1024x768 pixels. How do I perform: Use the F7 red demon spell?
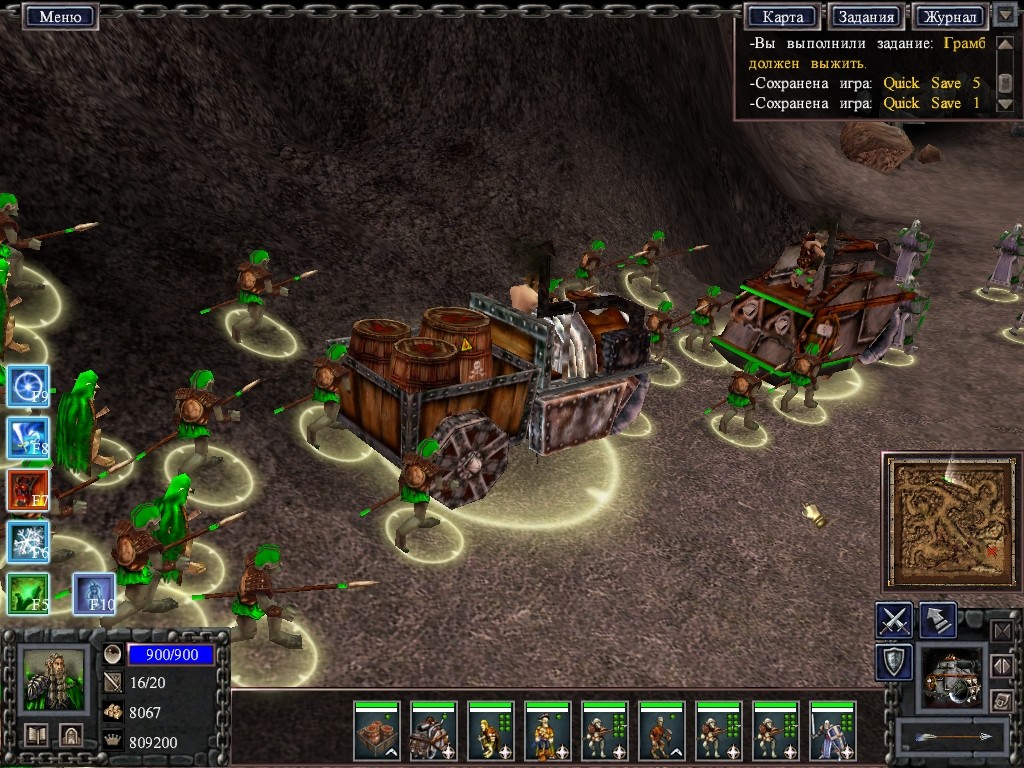pyautogui.click(x=28, y=490)
